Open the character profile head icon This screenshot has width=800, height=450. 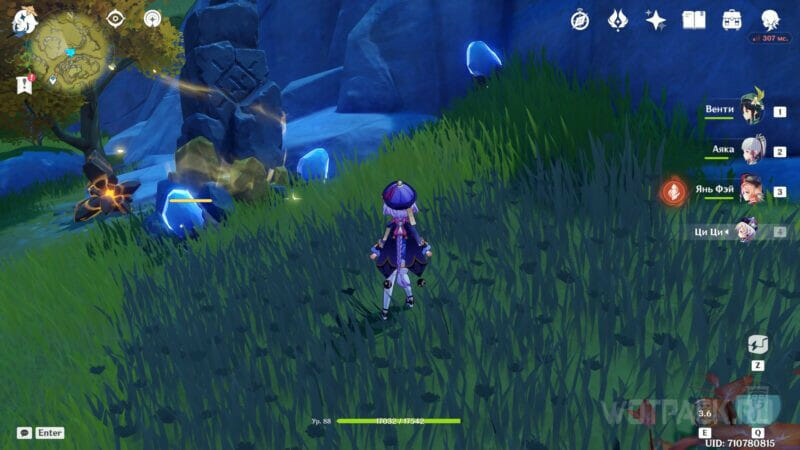coord(770,20)
